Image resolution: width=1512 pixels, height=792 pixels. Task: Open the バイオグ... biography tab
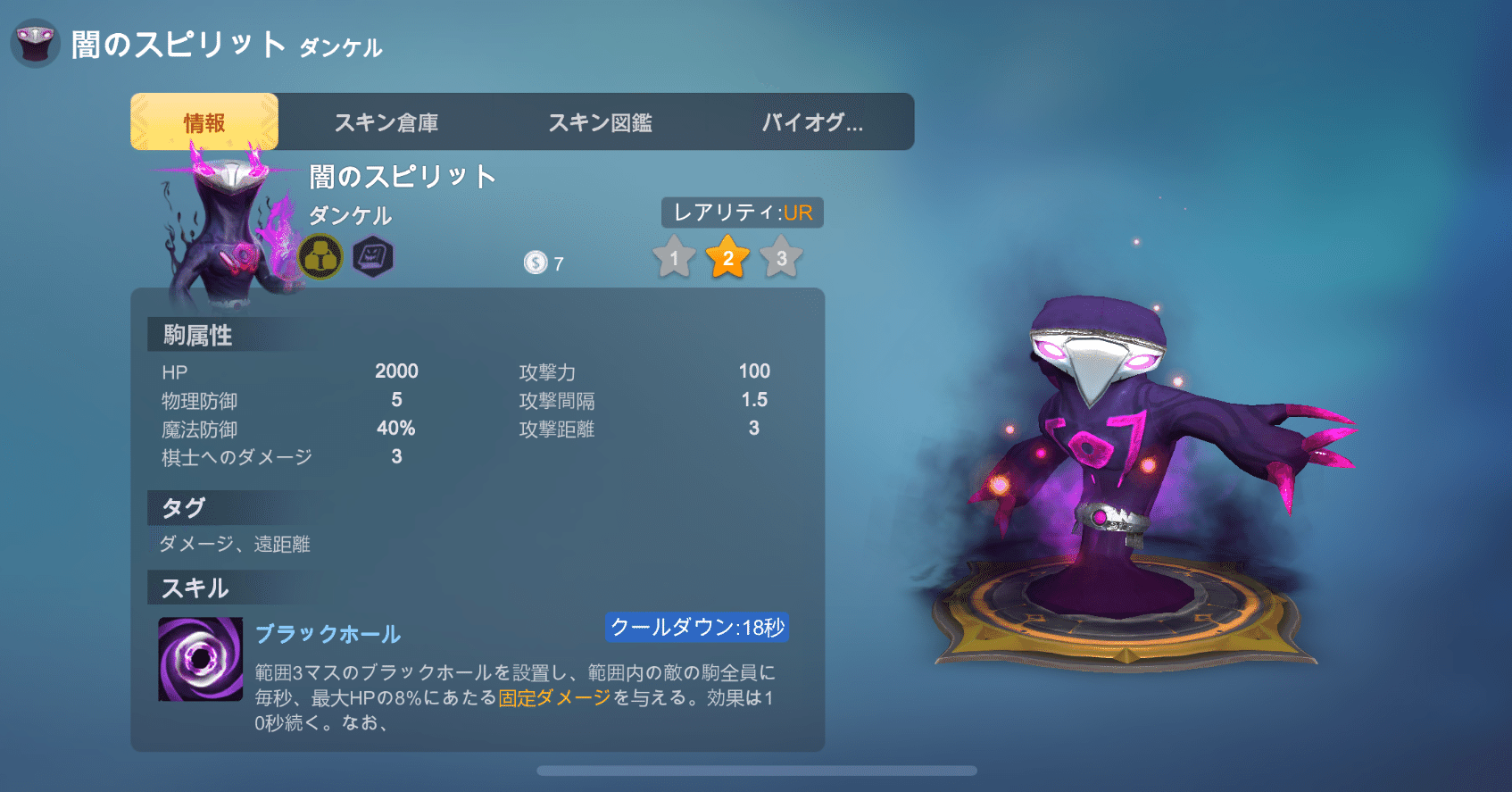[812, 121]
